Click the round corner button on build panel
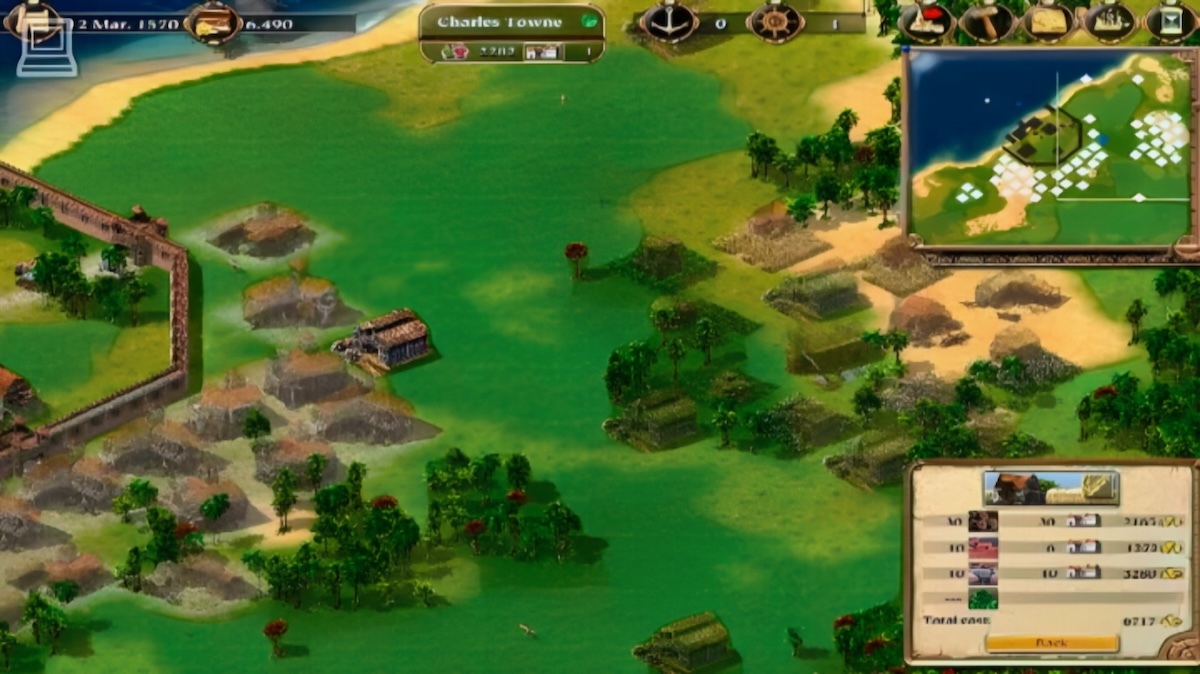 click(x=1181, y=648)
